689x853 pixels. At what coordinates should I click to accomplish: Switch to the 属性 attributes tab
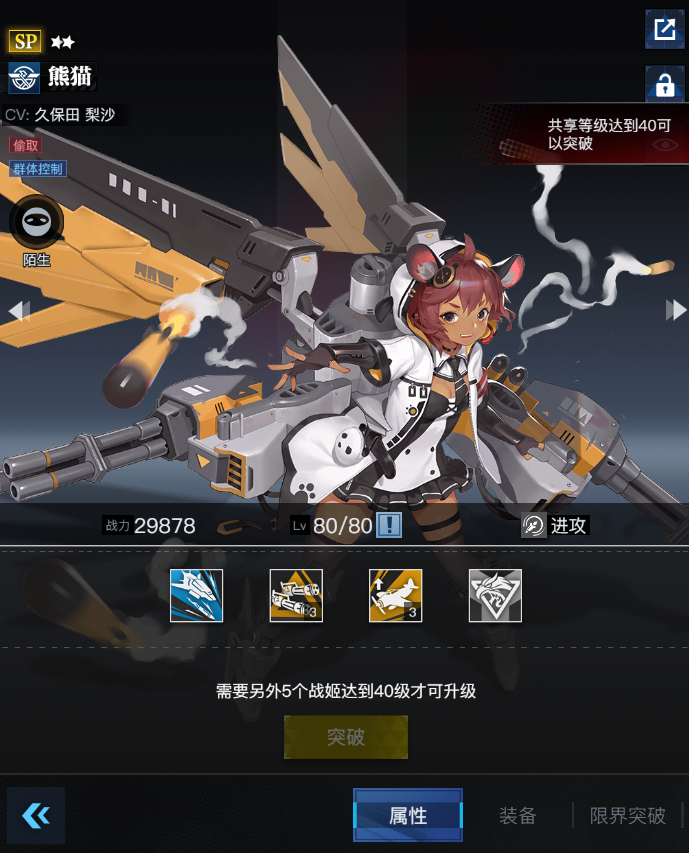(x=408, y=815)
